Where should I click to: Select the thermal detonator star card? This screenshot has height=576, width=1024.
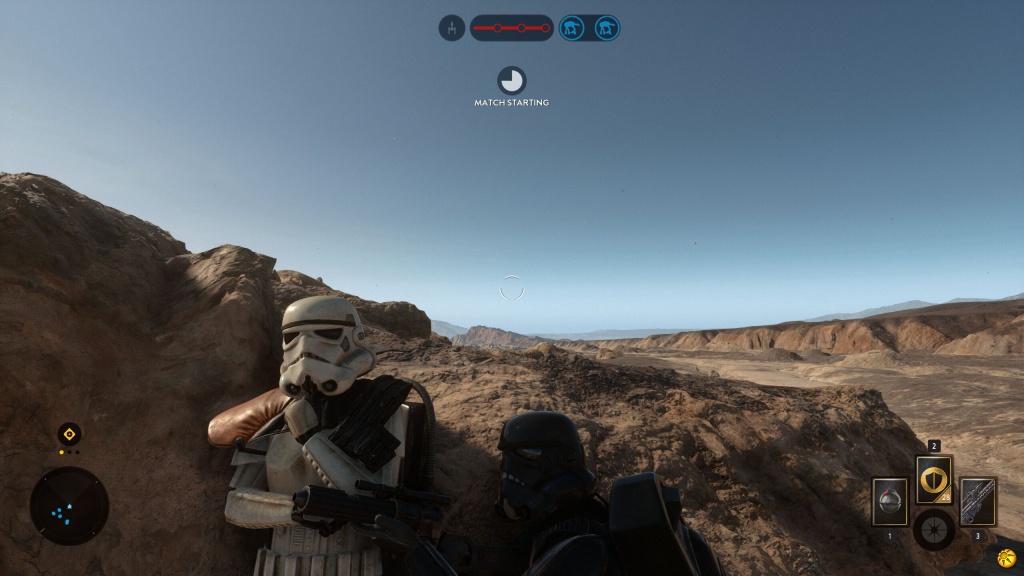click(x=889, y=500)
